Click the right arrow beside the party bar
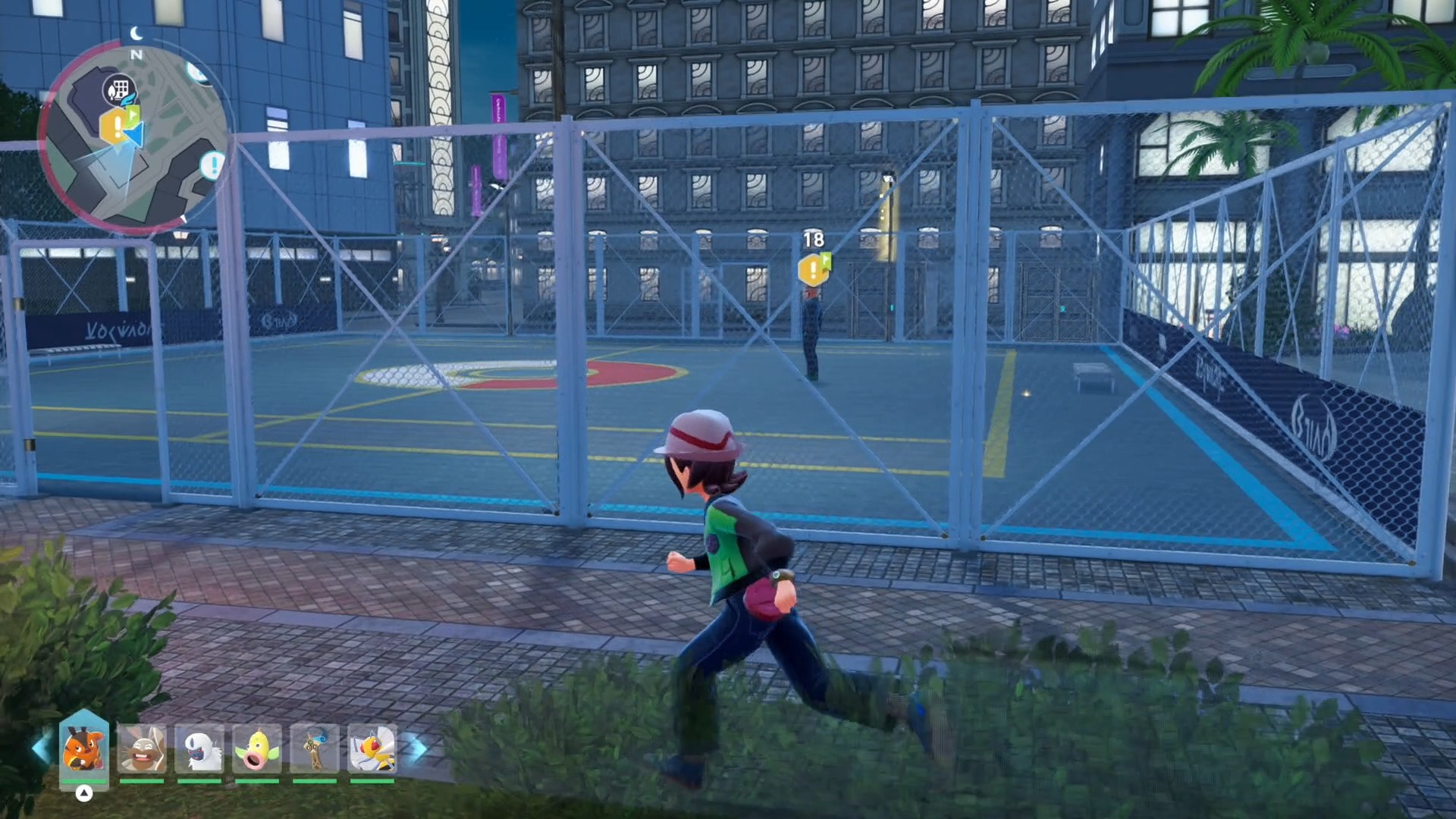Image resolution: width=1456 pixels, height=819 pixels. [416, 748]
